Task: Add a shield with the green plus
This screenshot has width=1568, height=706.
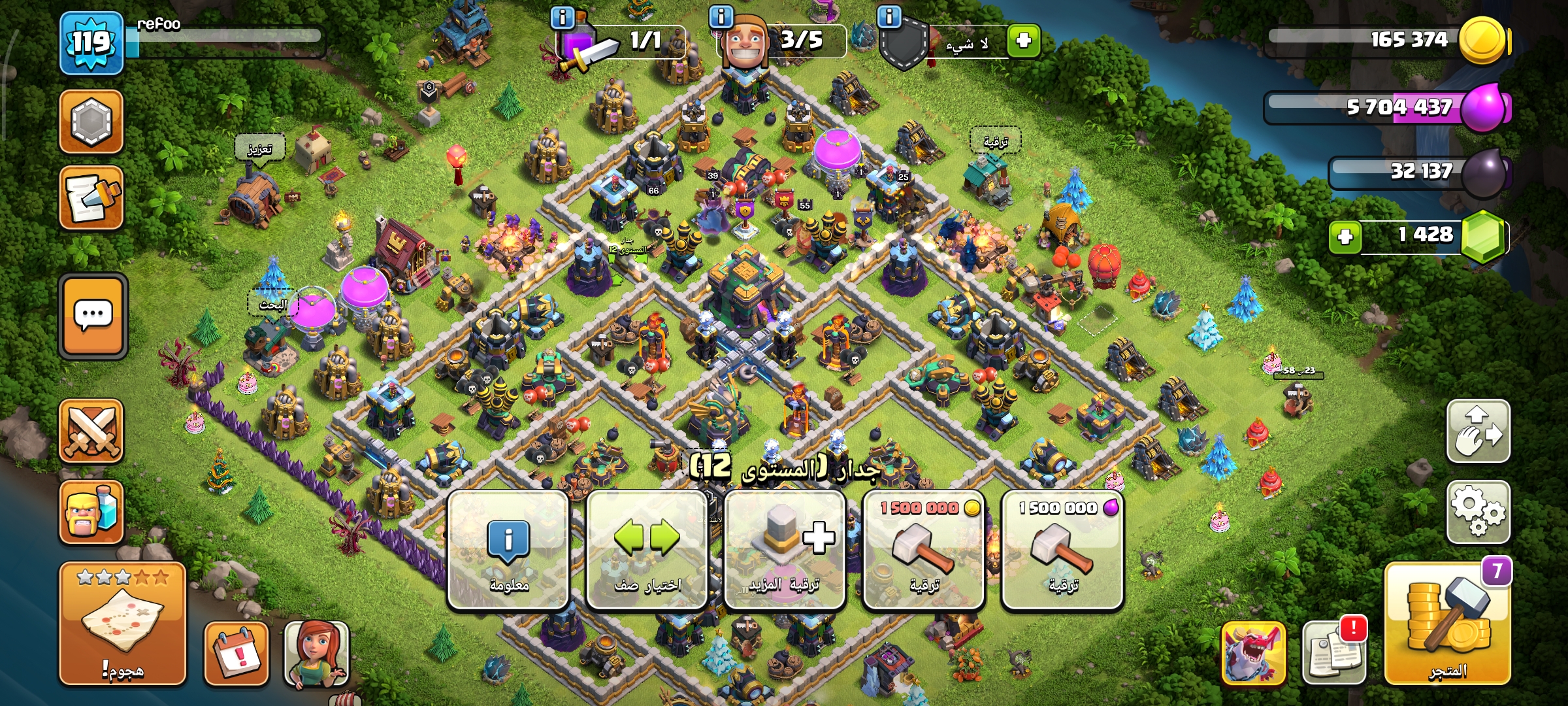Action: click(x=1023, y=41)
